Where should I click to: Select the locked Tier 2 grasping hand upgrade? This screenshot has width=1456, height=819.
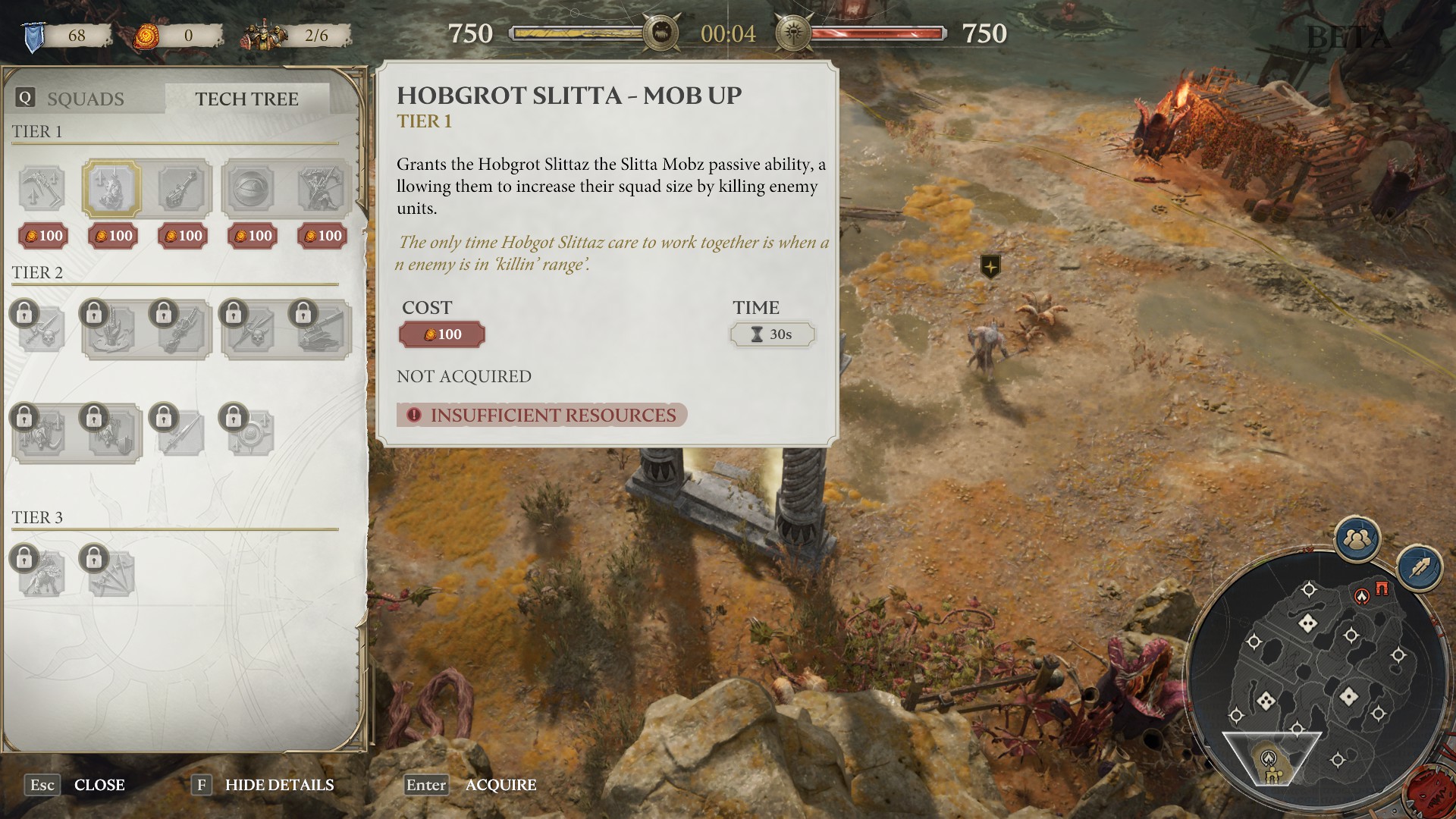[111, 331]
